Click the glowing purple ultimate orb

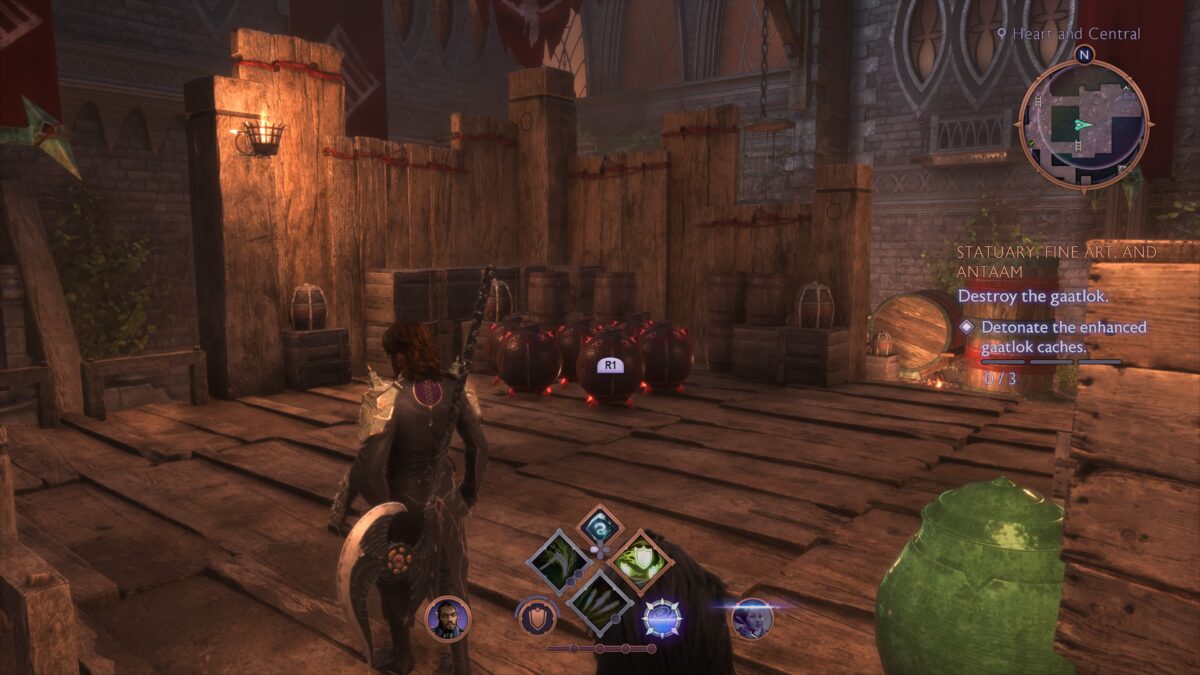[662, 618]
